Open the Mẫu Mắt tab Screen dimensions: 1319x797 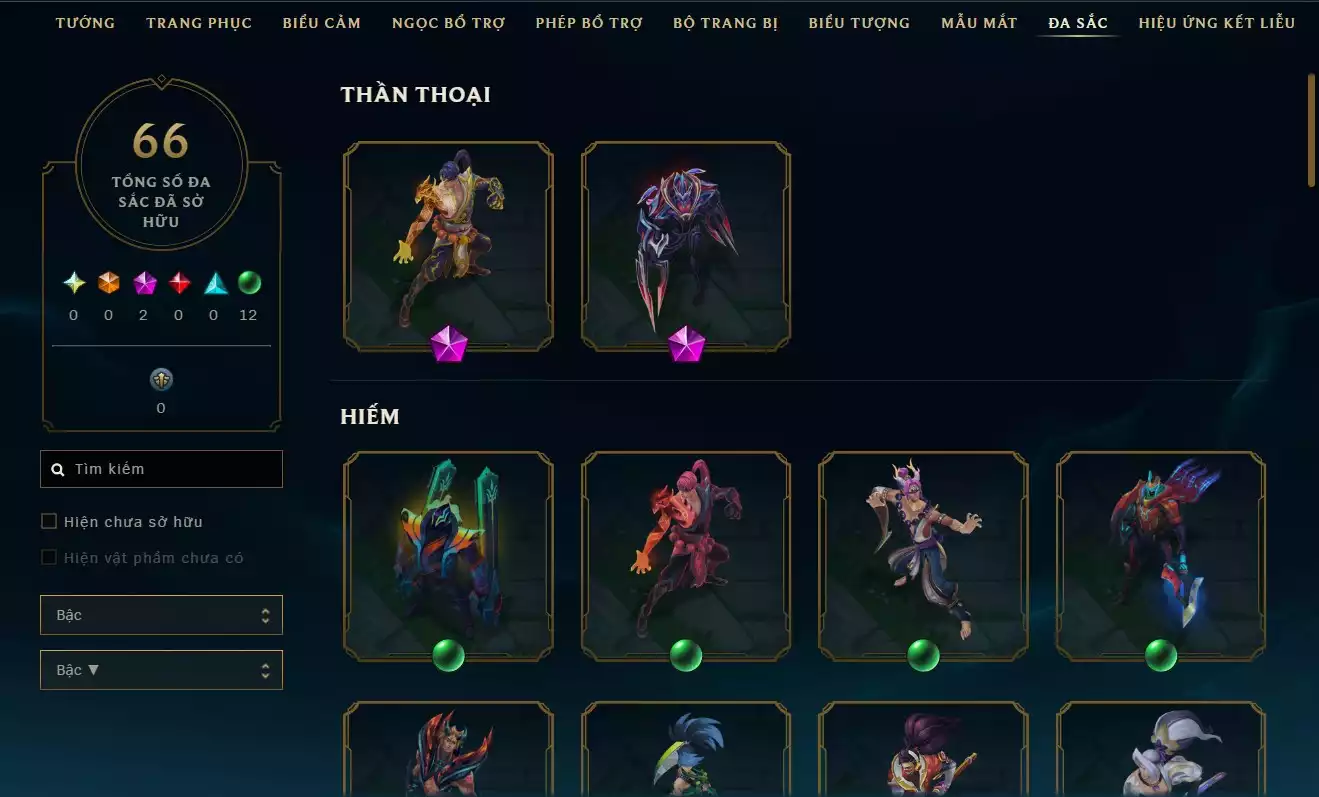tap(979, 22)
